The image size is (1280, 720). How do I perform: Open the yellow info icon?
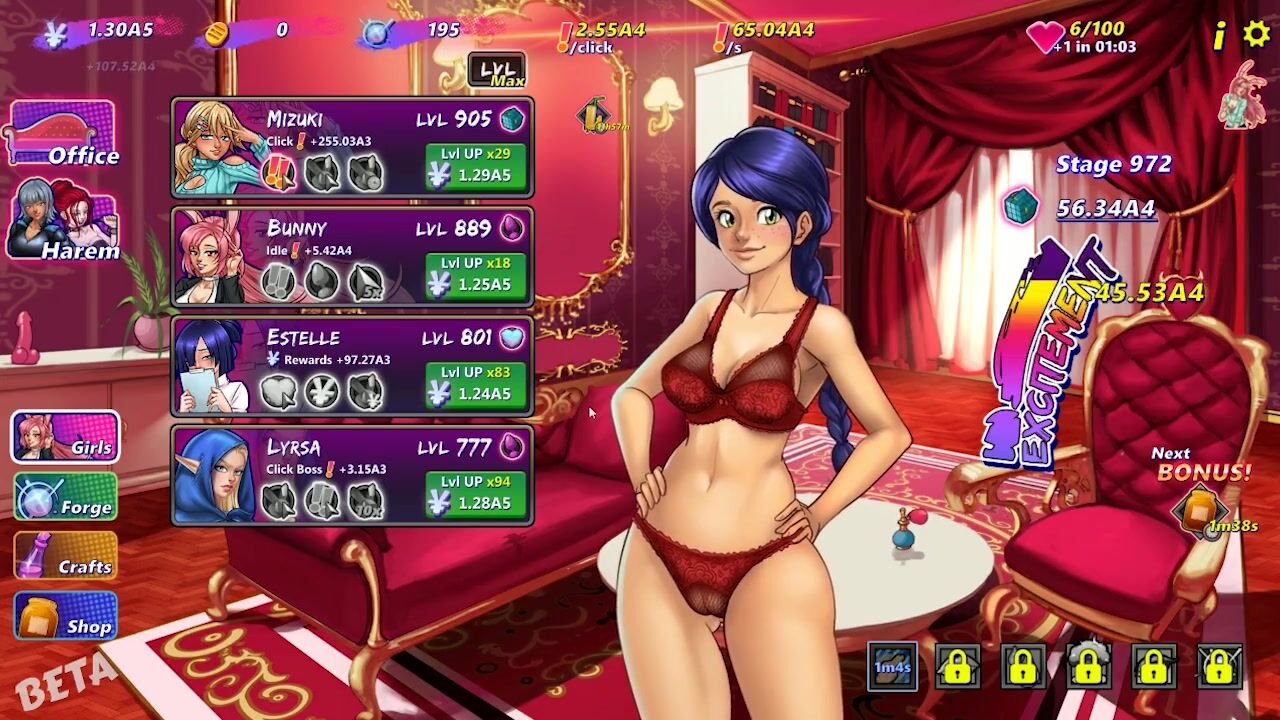1219,37
